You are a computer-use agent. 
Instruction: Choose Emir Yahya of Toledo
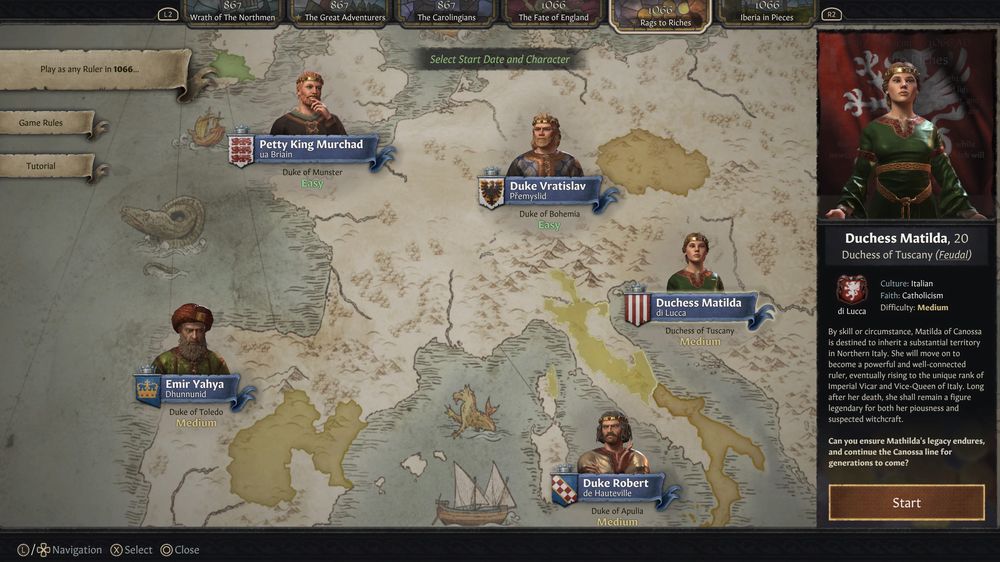point(193,390)
